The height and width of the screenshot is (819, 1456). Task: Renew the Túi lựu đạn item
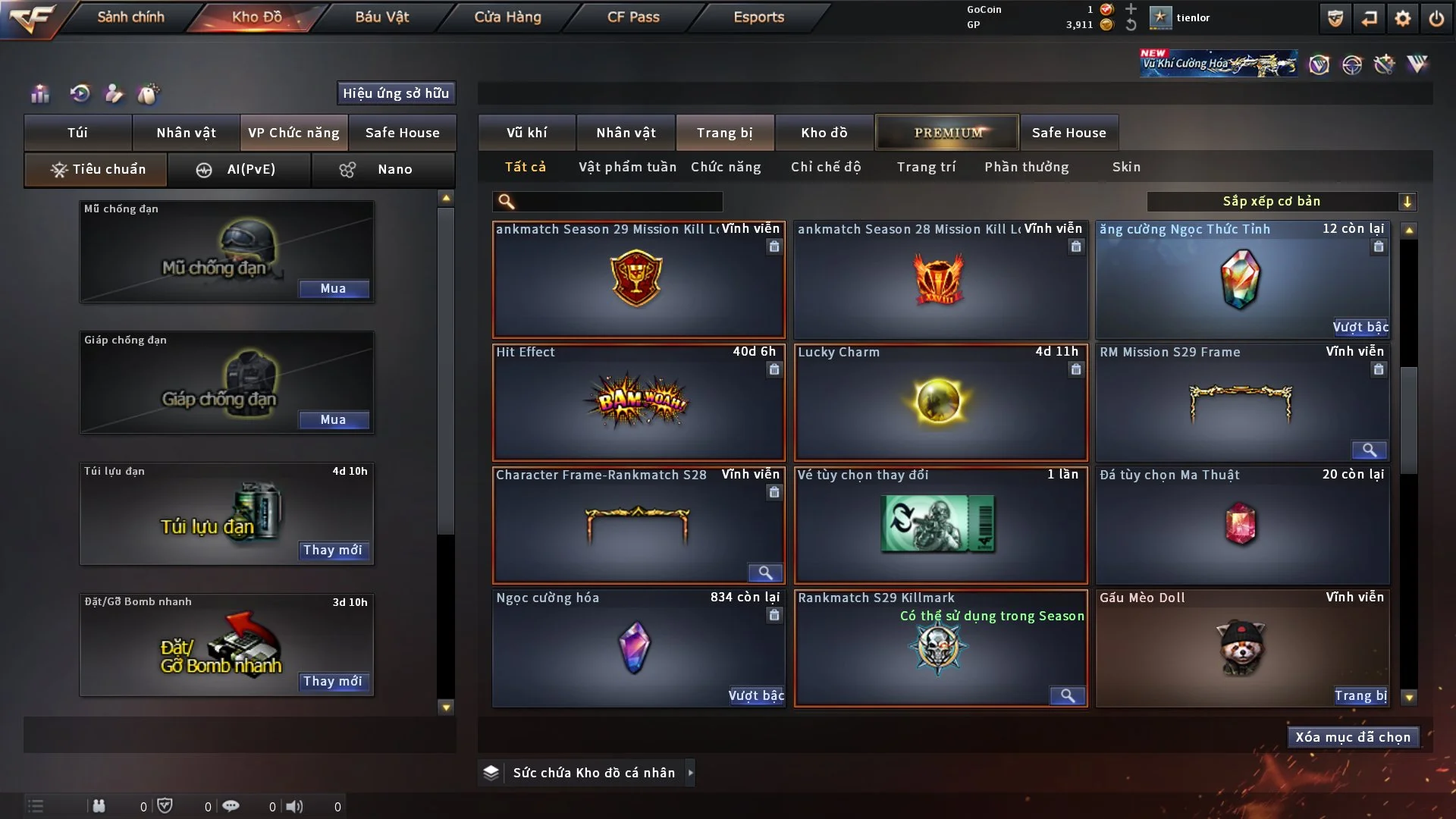click(333, 550)
